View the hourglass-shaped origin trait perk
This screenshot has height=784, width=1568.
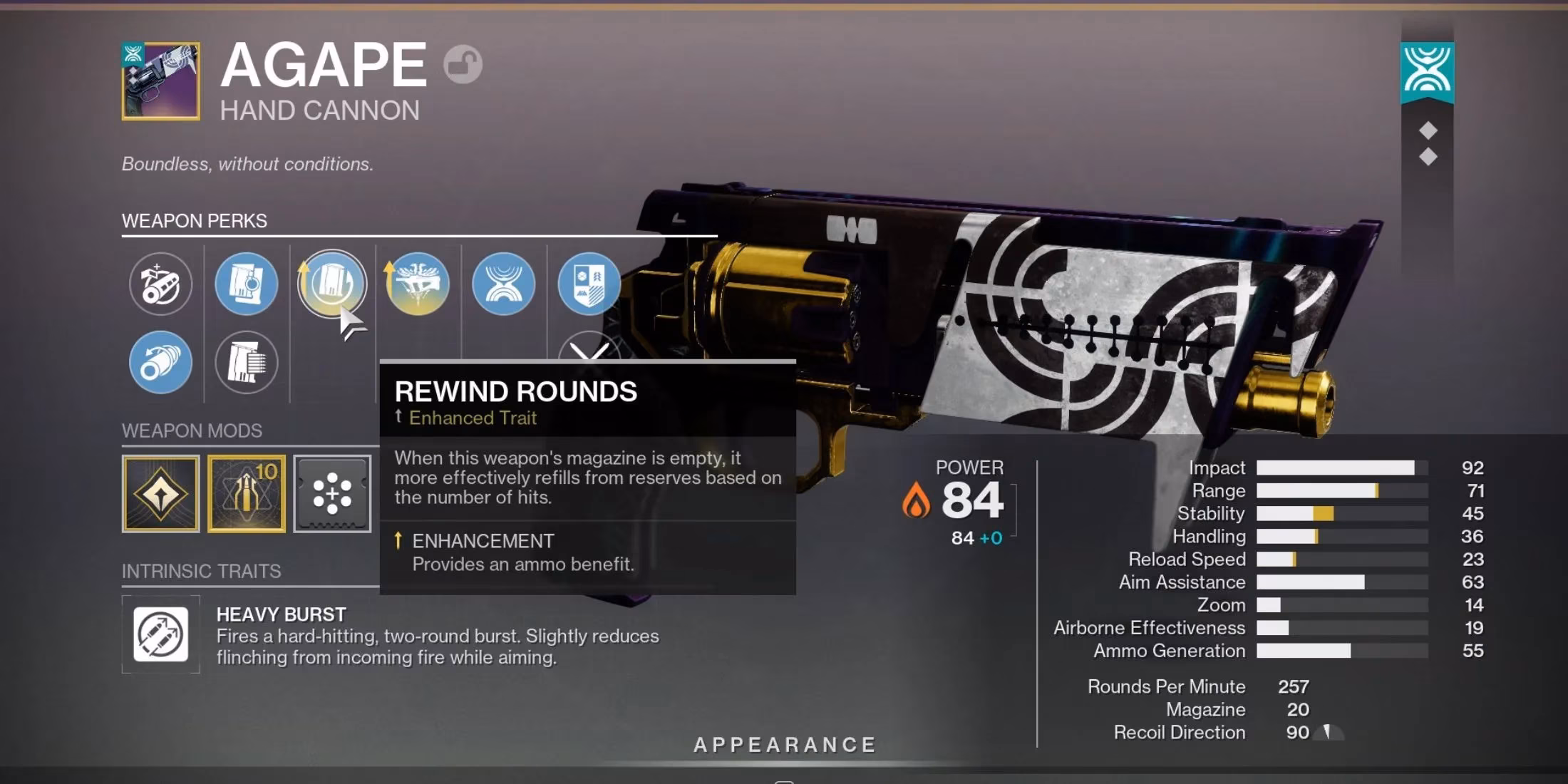coord(503,284)
